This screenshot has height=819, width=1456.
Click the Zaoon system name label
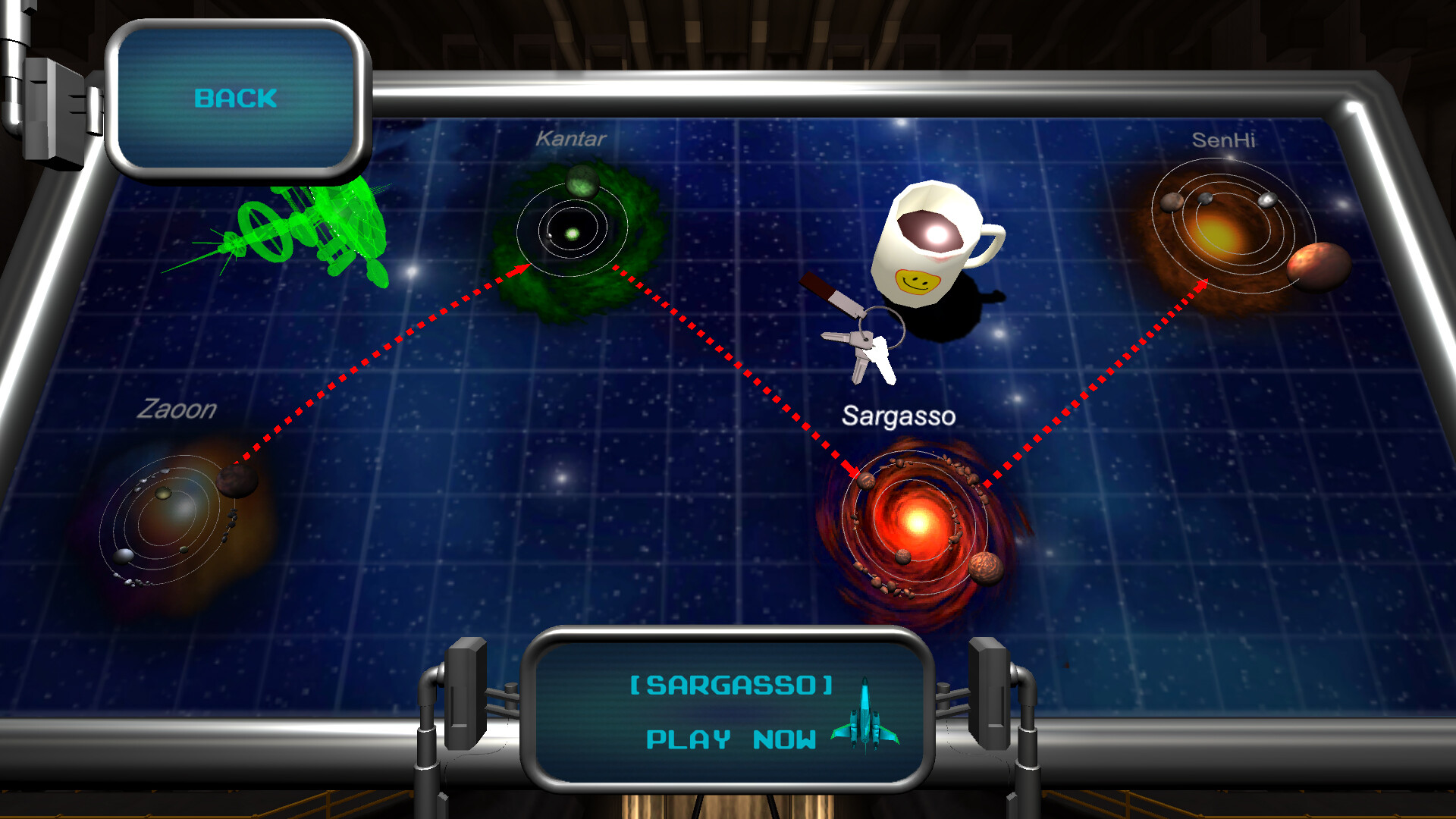[176, 410]
